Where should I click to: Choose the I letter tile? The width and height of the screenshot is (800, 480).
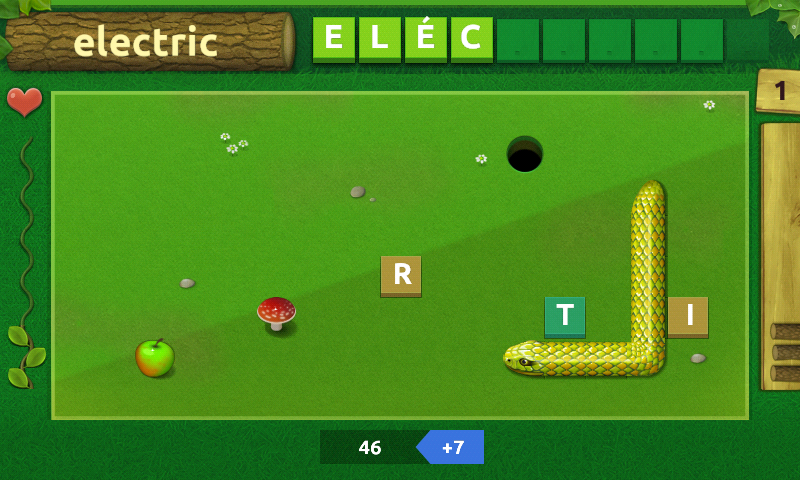pos(688,316)
